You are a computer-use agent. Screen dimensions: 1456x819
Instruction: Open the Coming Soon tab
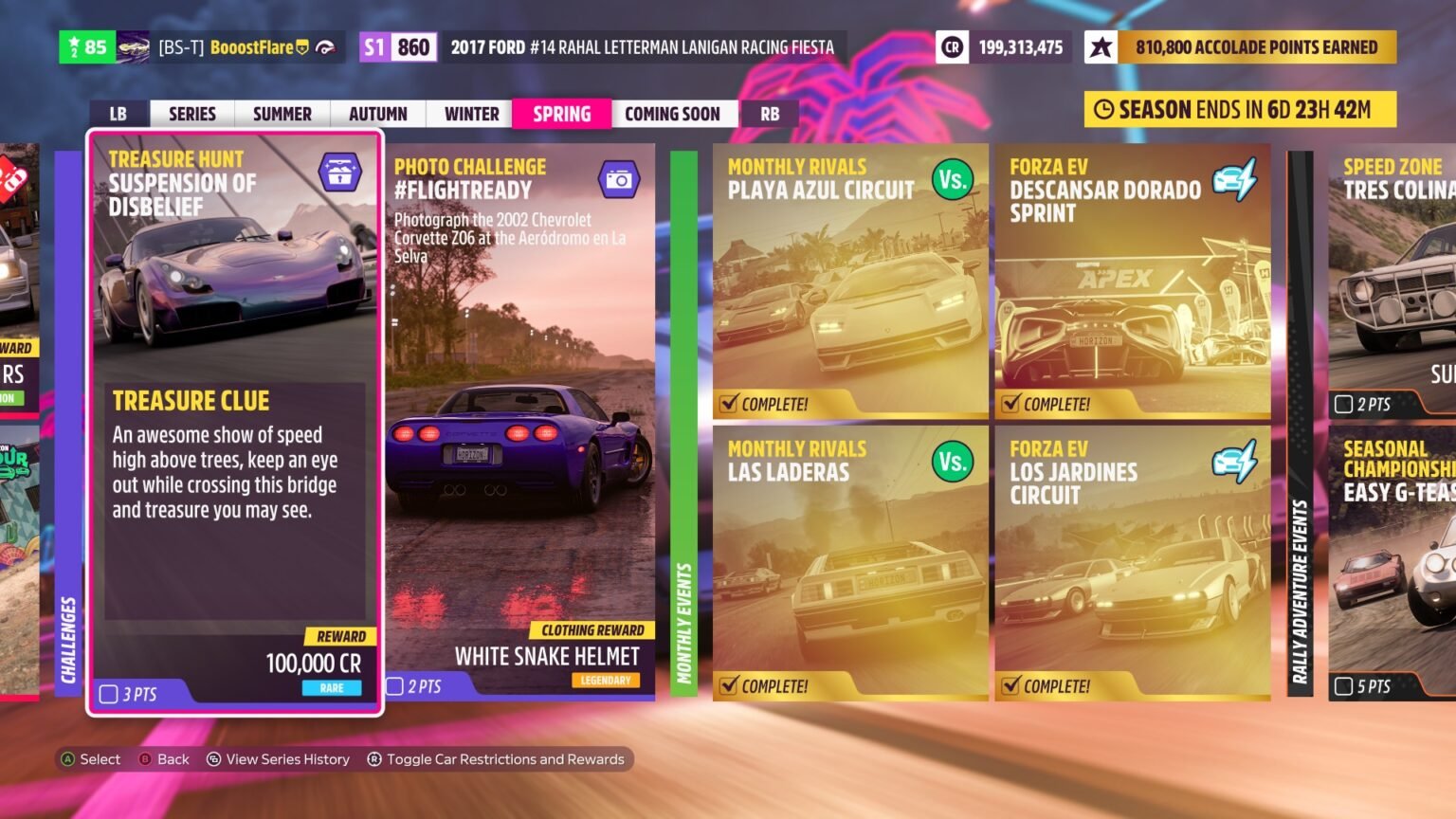674,114
